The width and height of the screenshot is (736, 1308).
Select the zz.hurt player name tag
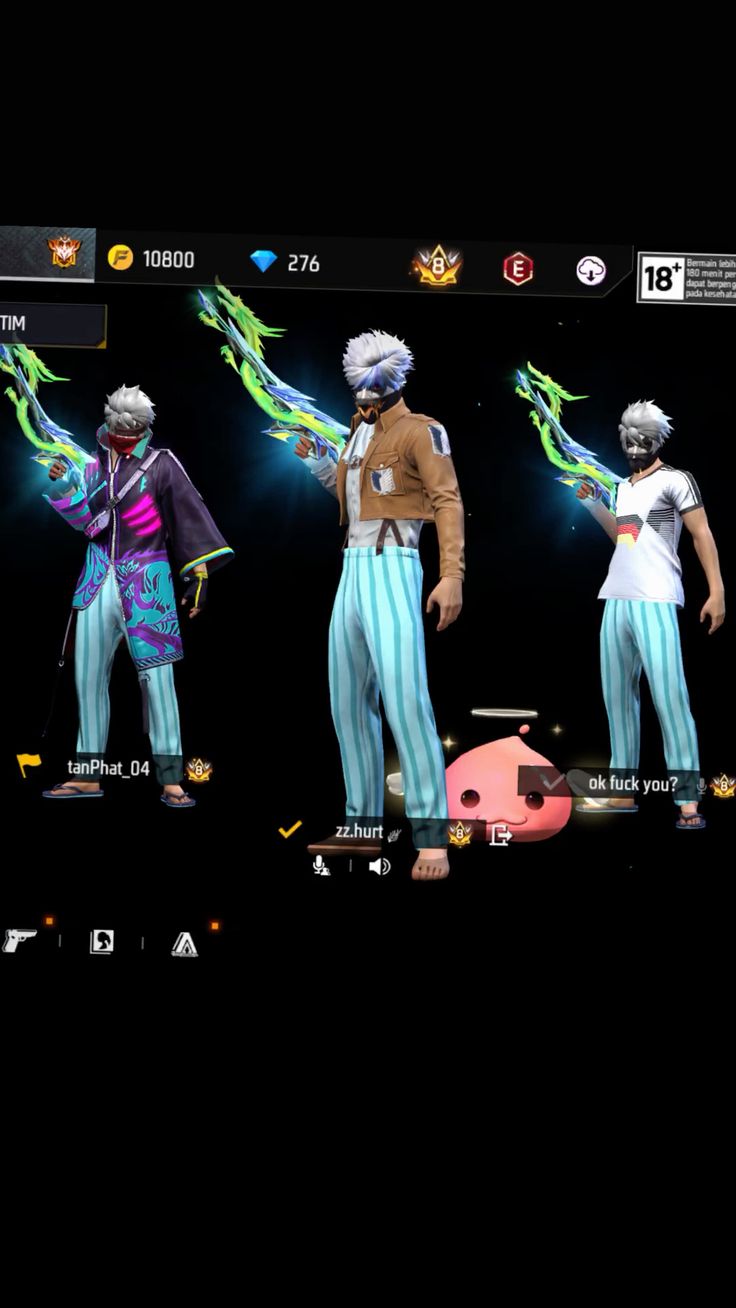(359, 832)
